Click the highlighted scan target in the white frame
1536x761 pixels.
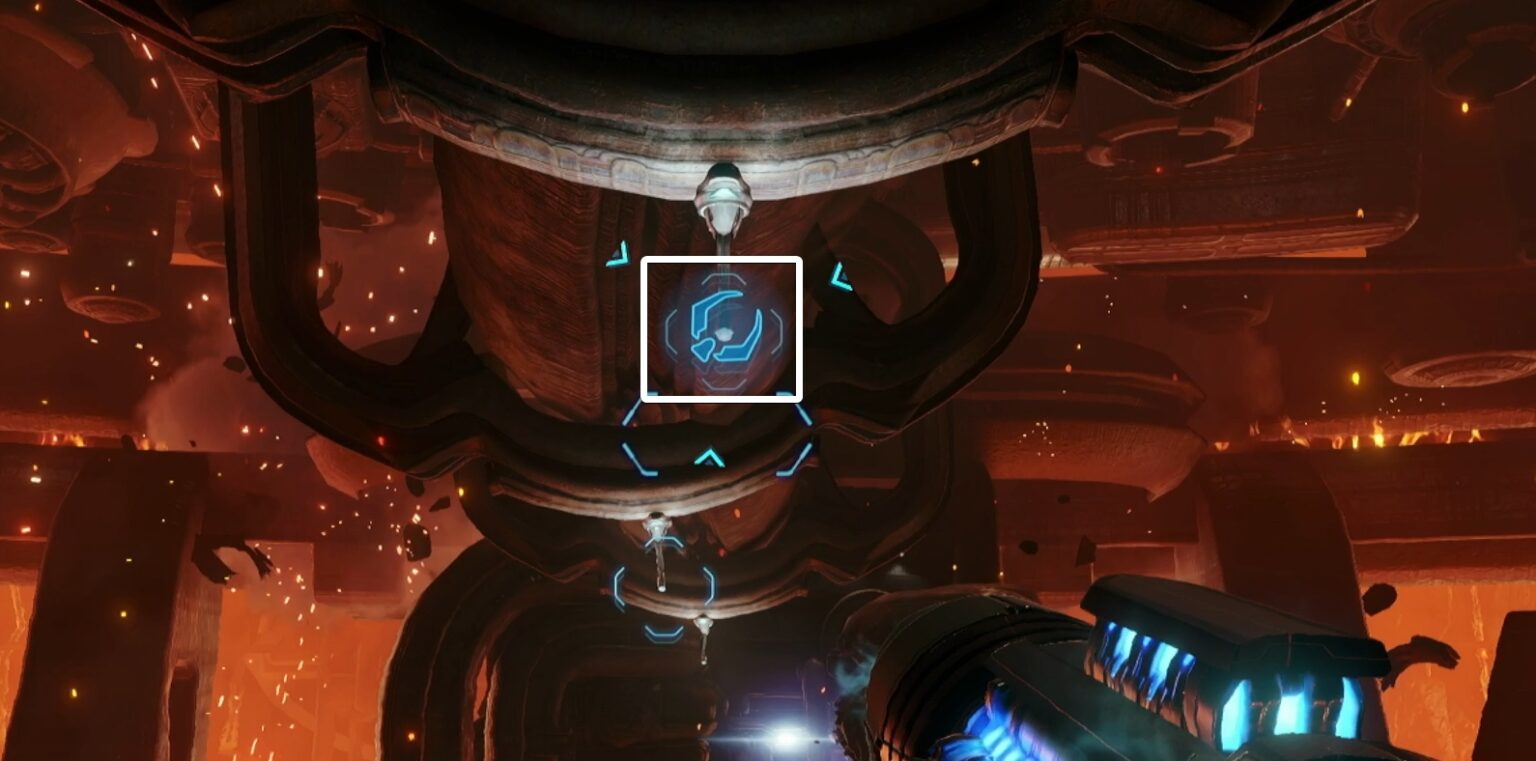click(x=722, y=327)
